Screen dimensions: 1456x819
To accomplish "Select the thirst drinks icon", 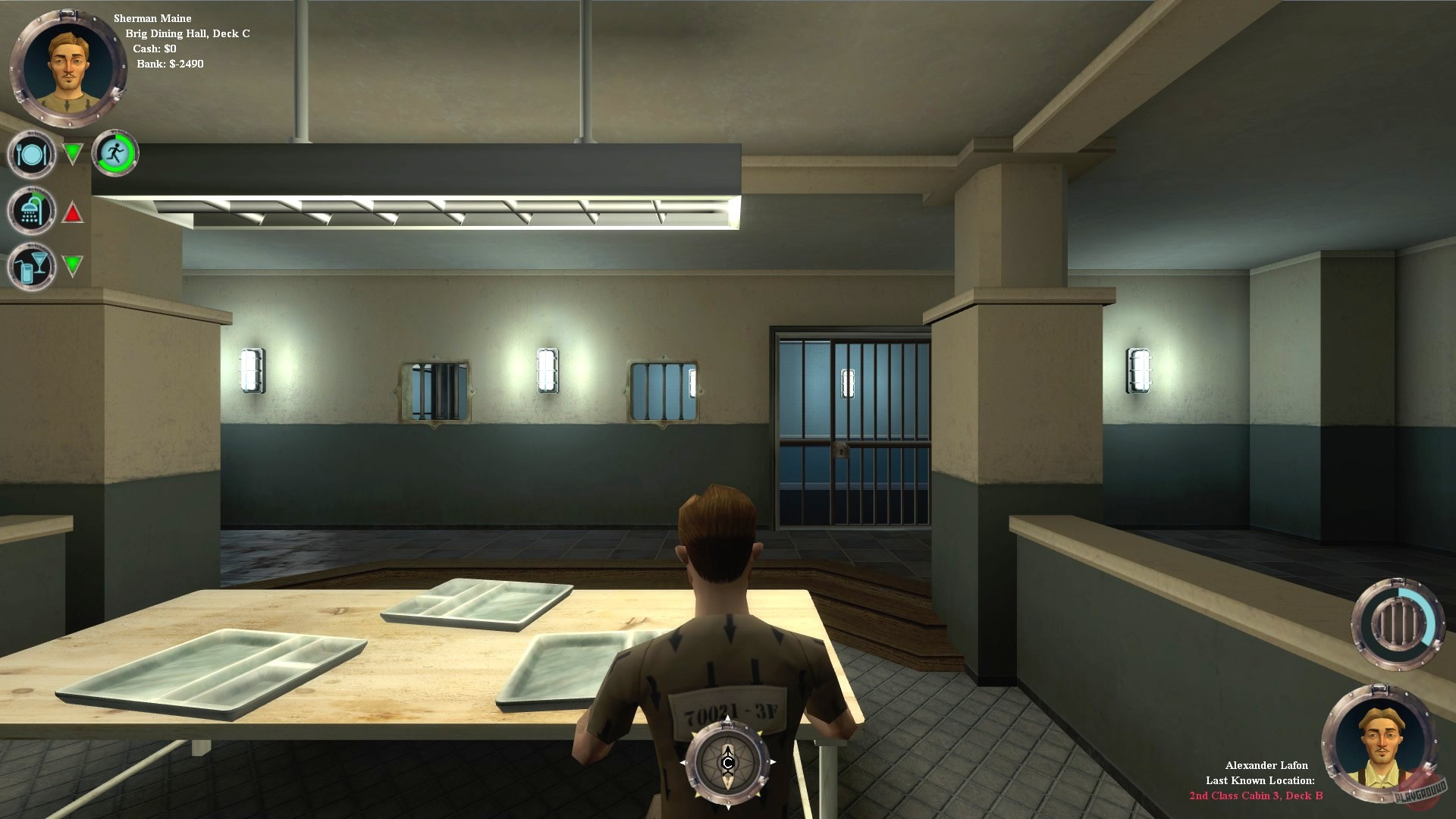I will click(x=30, y=265).
